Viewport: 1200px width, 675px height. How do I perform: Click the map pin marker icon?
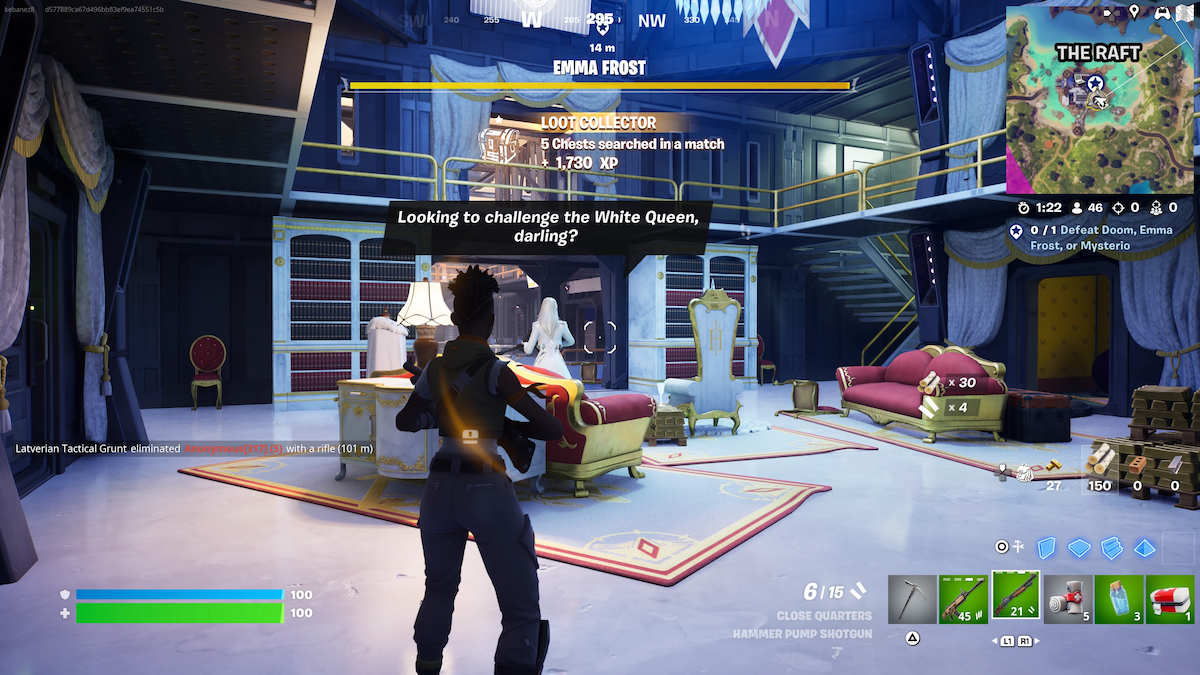(x=1135, y=12)
